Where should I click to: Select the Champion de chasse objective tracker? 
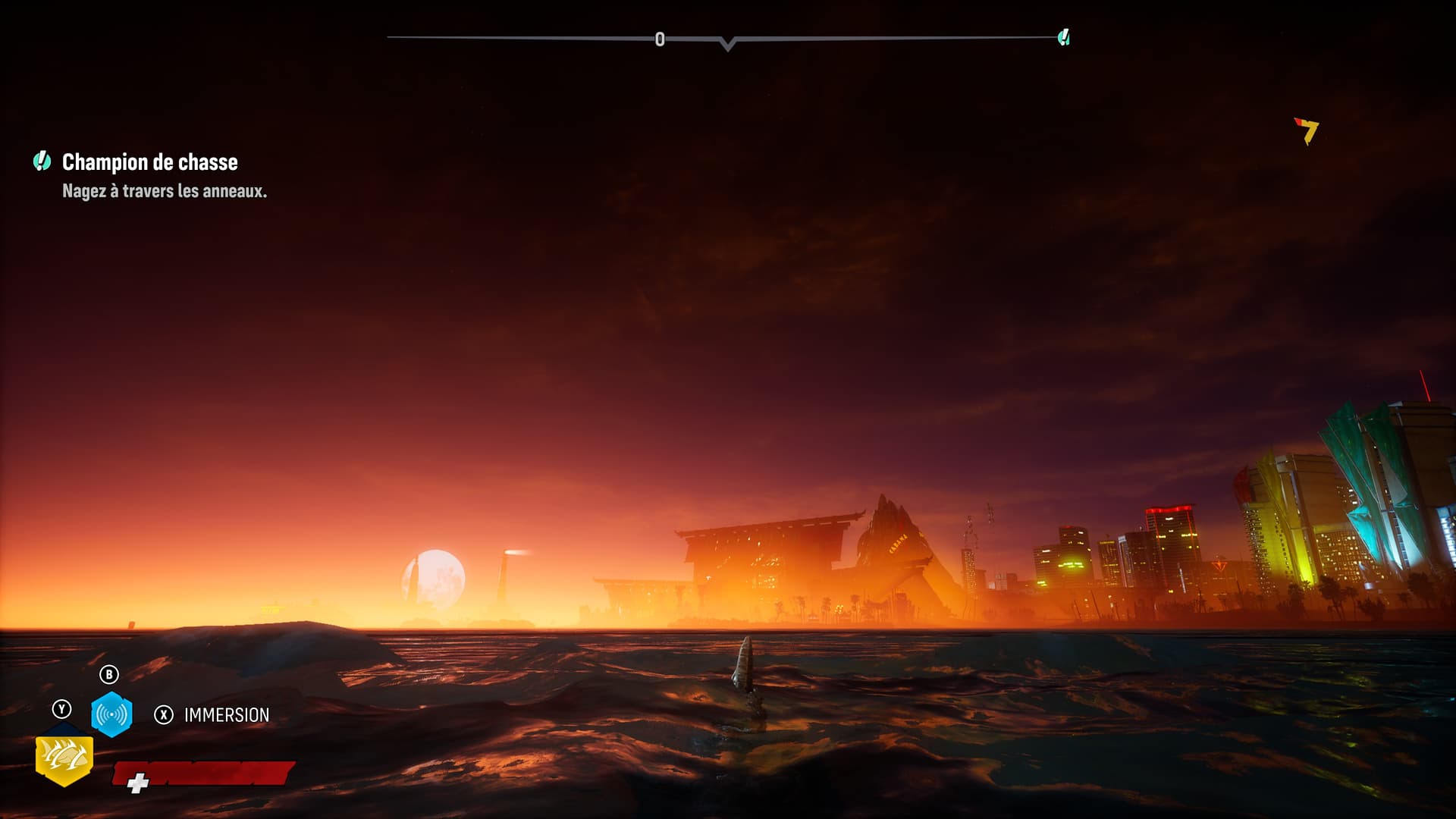[149, 162]
